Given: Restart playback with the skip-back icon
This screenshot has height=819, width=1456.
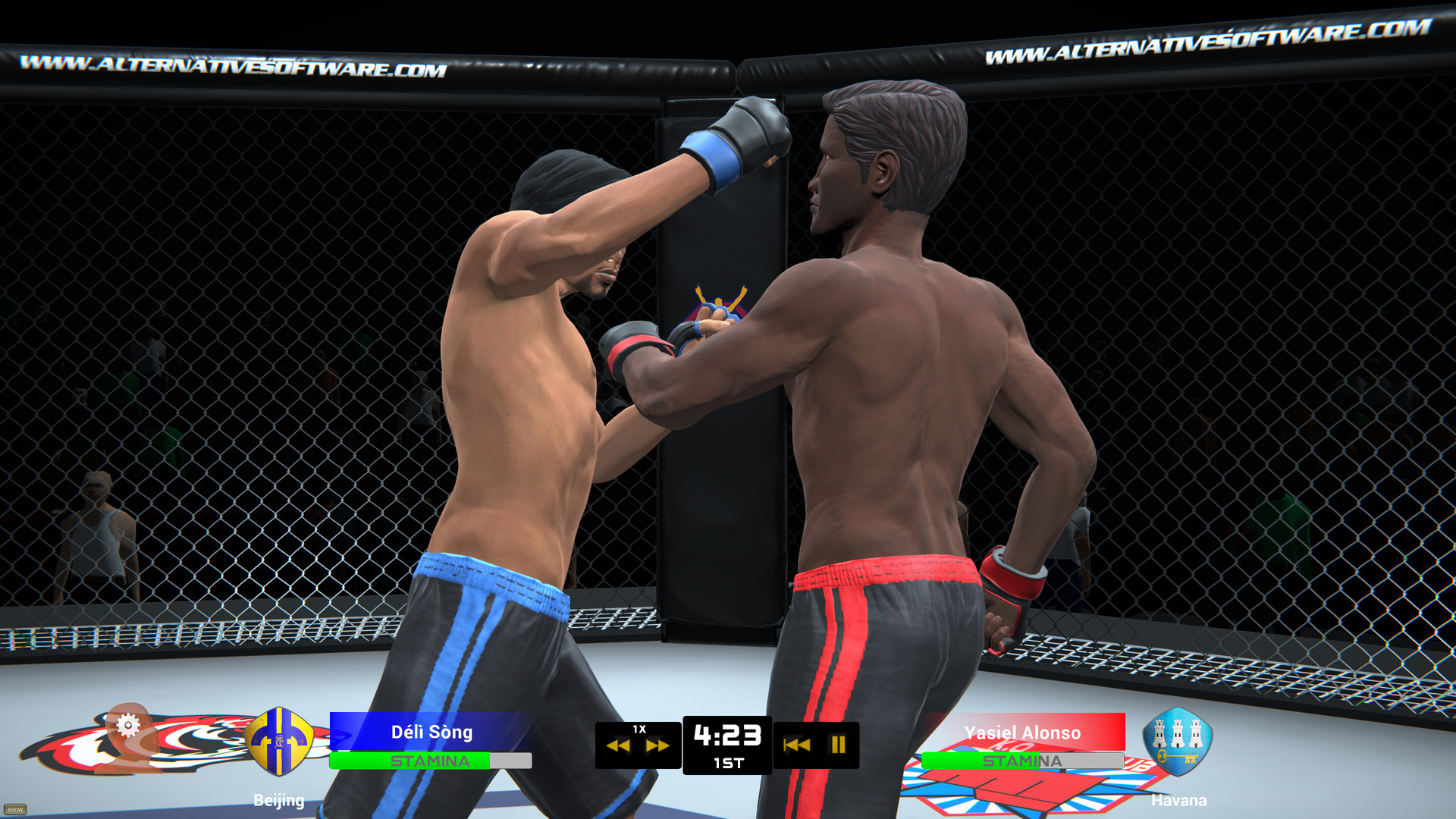Looking at the screenshot, I should [796, 747].
